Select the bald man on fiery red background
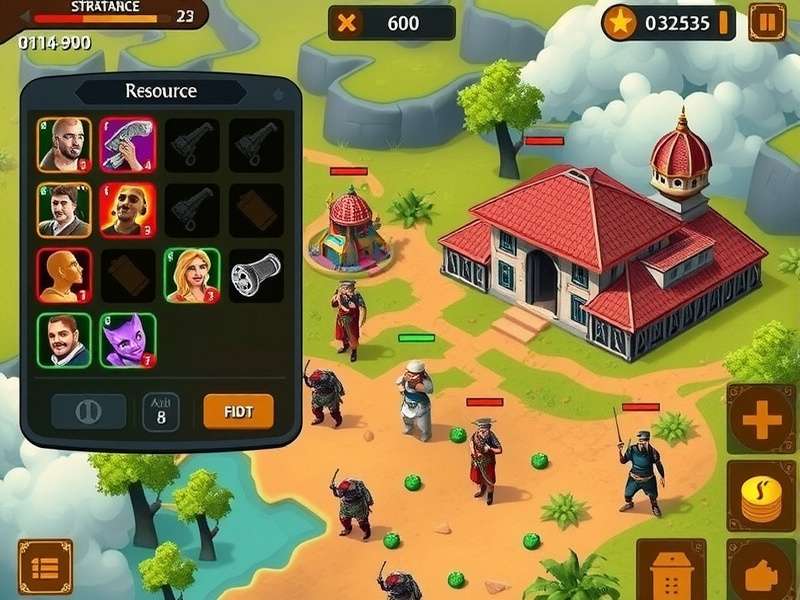Screen dimensions: 800x600 [x=127, y=209]
